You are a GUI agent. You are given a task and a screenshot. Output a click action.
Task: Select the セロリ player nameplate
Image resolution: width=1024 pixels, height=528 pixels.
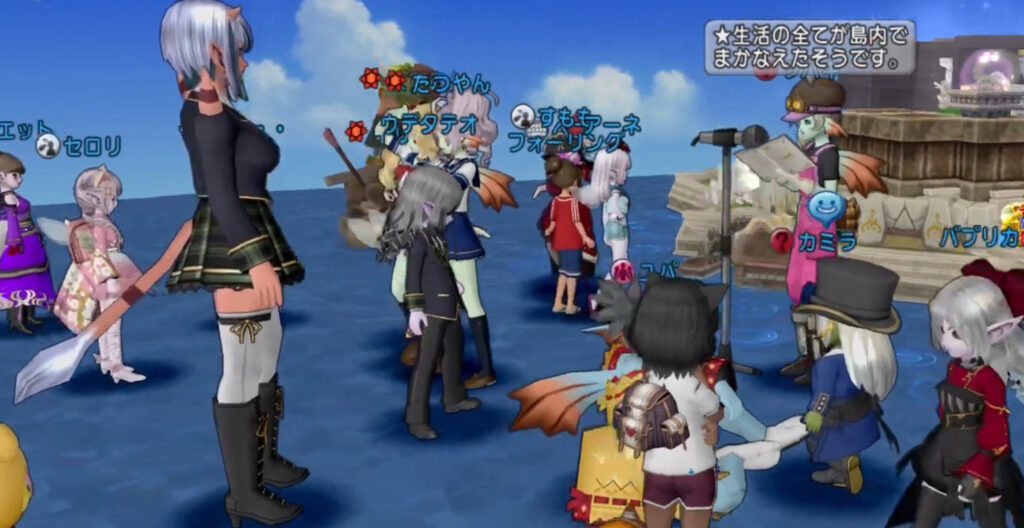point(91,147)
